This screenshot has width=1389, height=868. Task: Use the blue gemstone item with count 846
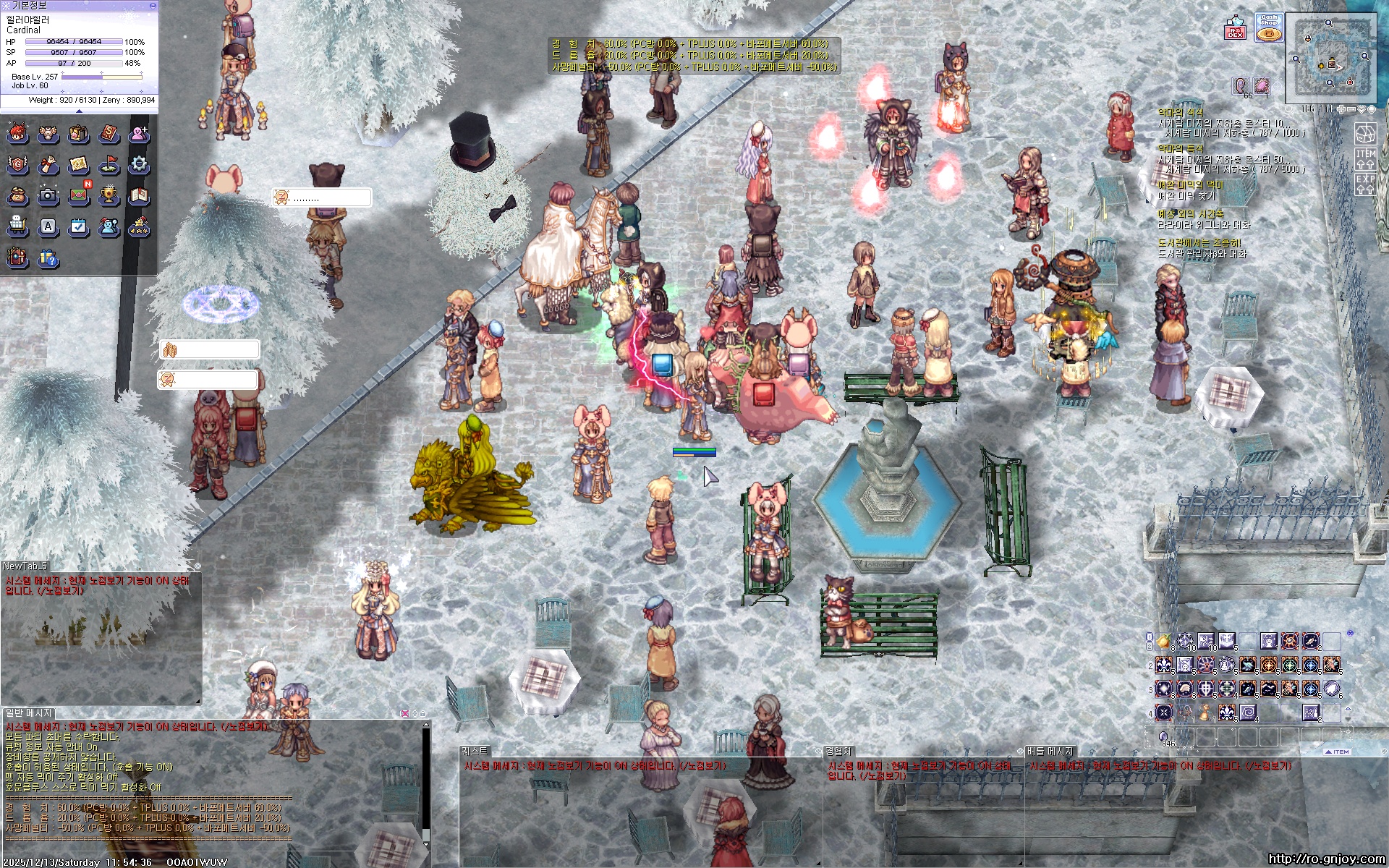(x=1164, y=737)
